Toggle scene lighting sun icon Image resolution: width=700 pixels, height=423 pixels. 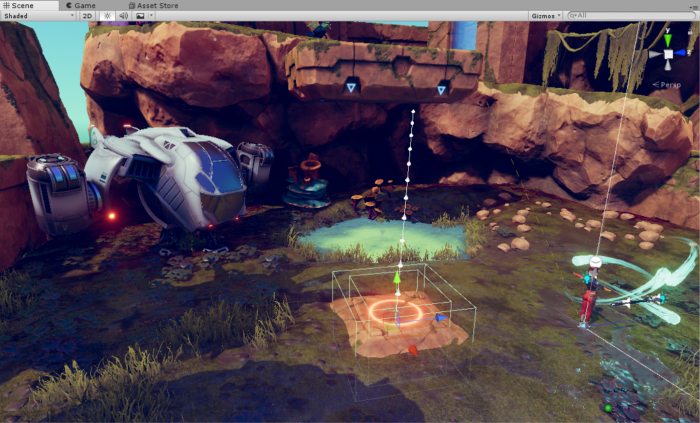pos(107,16)
